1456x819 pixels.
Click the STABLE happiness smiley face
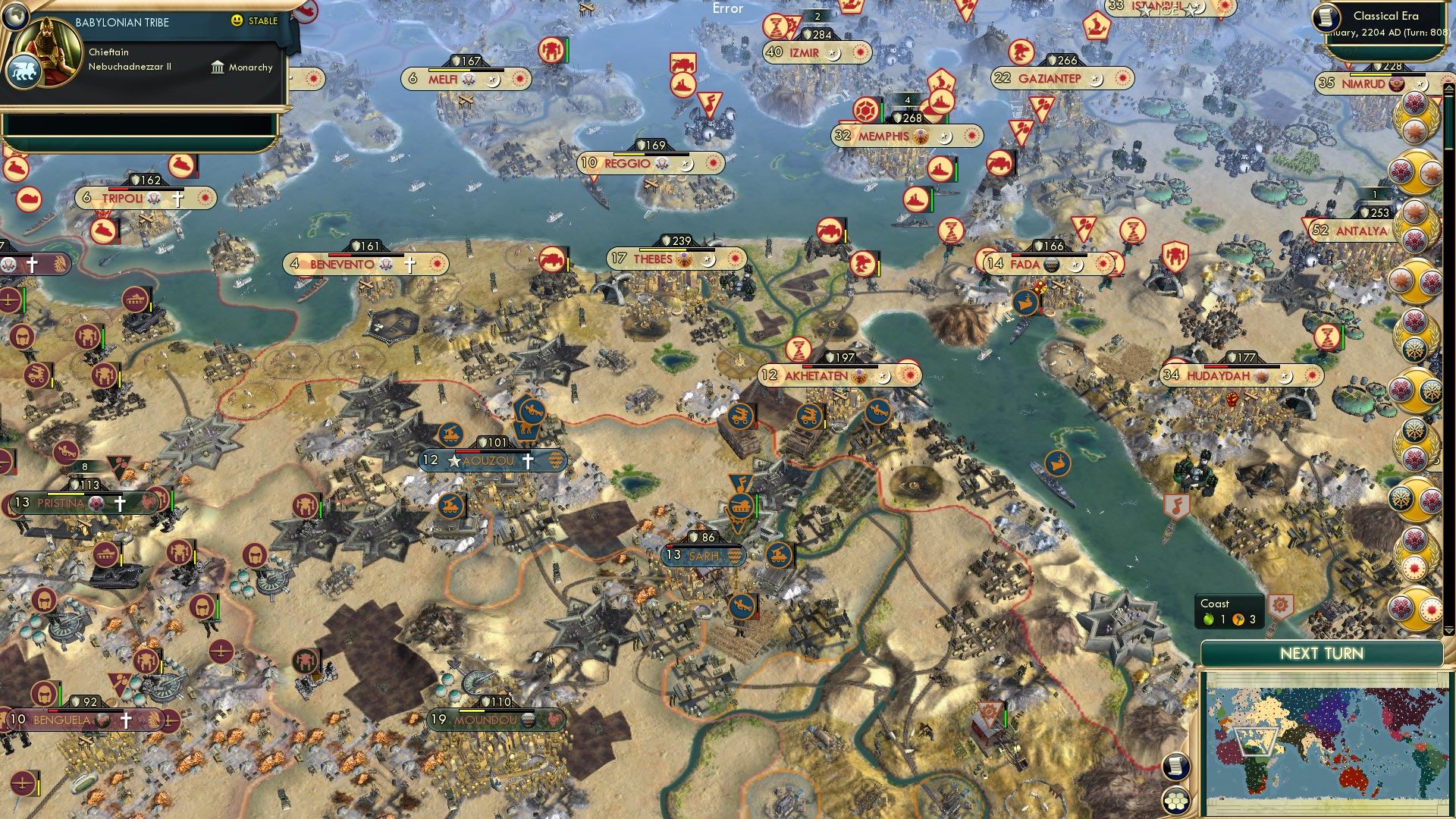(238, 21)
